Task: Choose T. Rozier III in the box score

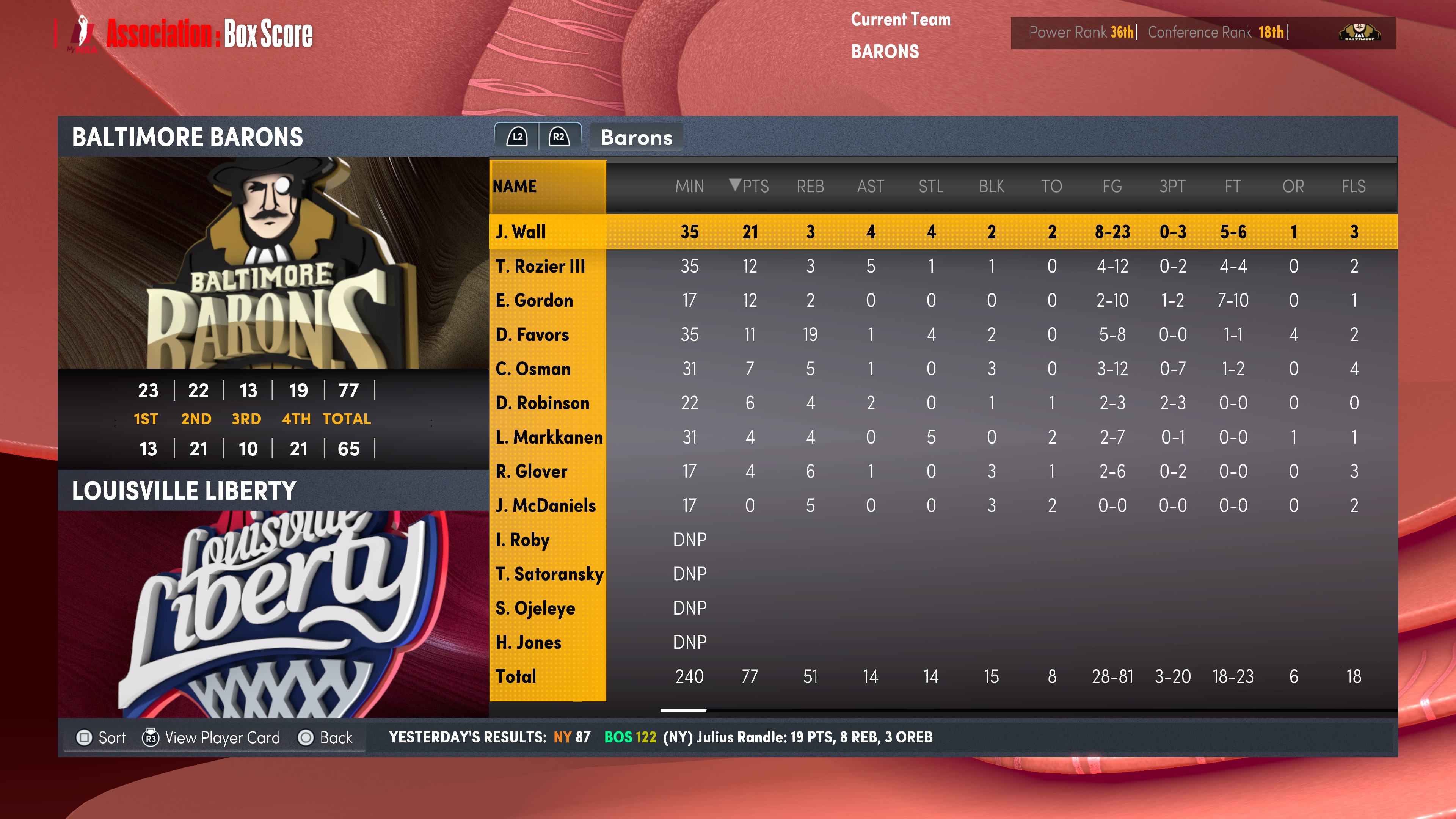Action: tap(540, 266)
